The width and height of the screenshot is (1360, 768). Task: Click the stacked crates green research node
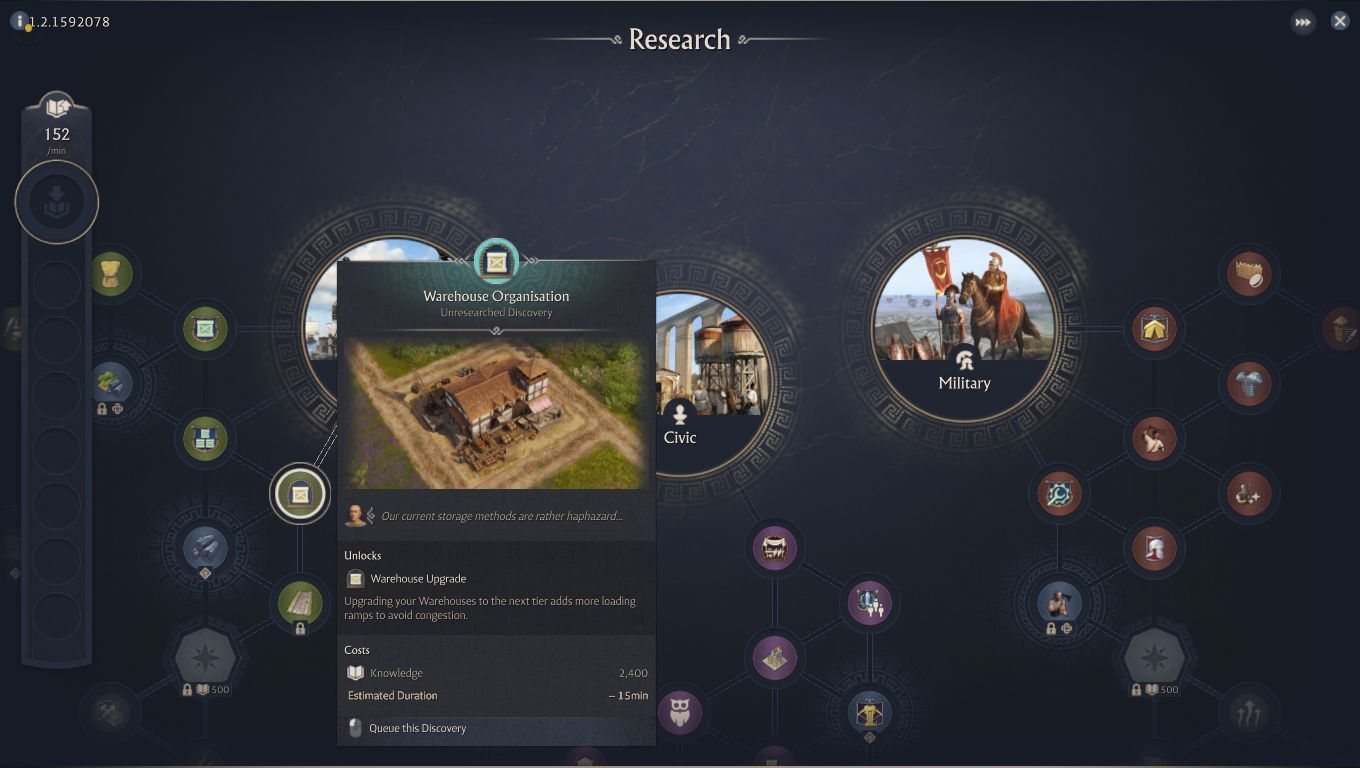(x=205, y=438)
